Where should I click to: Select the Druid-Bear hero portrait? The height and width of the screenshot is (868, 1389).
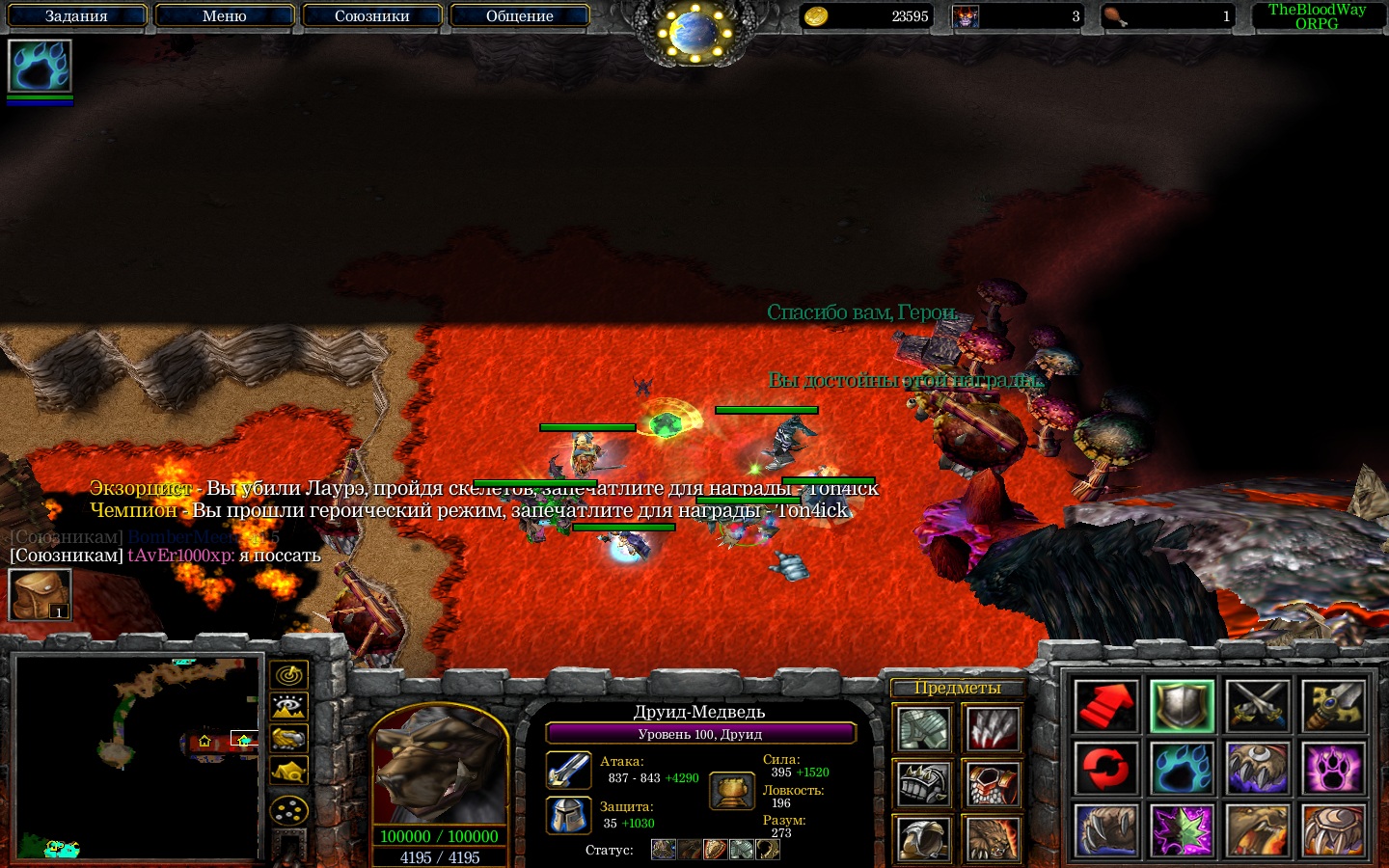coord(440,767)
